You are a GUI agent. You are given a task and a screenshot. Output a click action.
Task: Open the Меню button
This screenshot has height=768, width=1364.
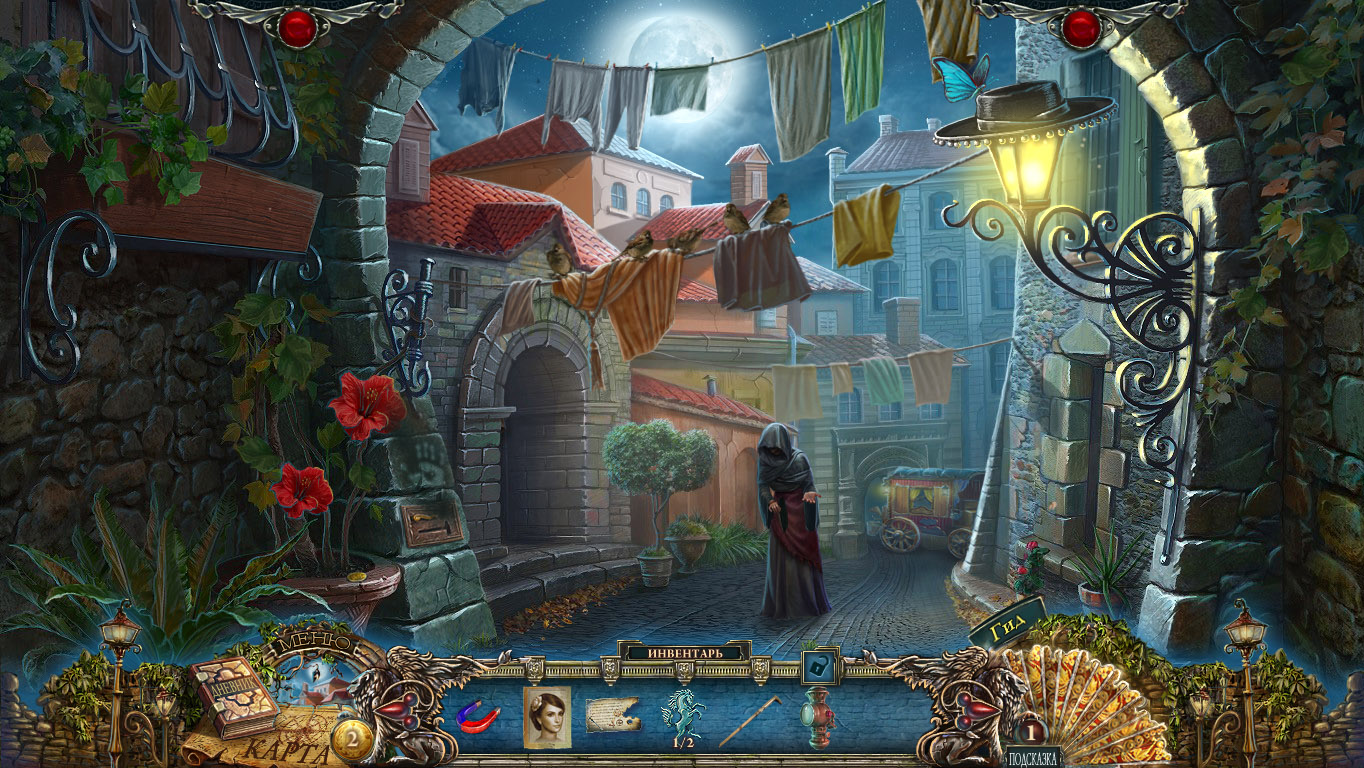click(x=318, y=641)
